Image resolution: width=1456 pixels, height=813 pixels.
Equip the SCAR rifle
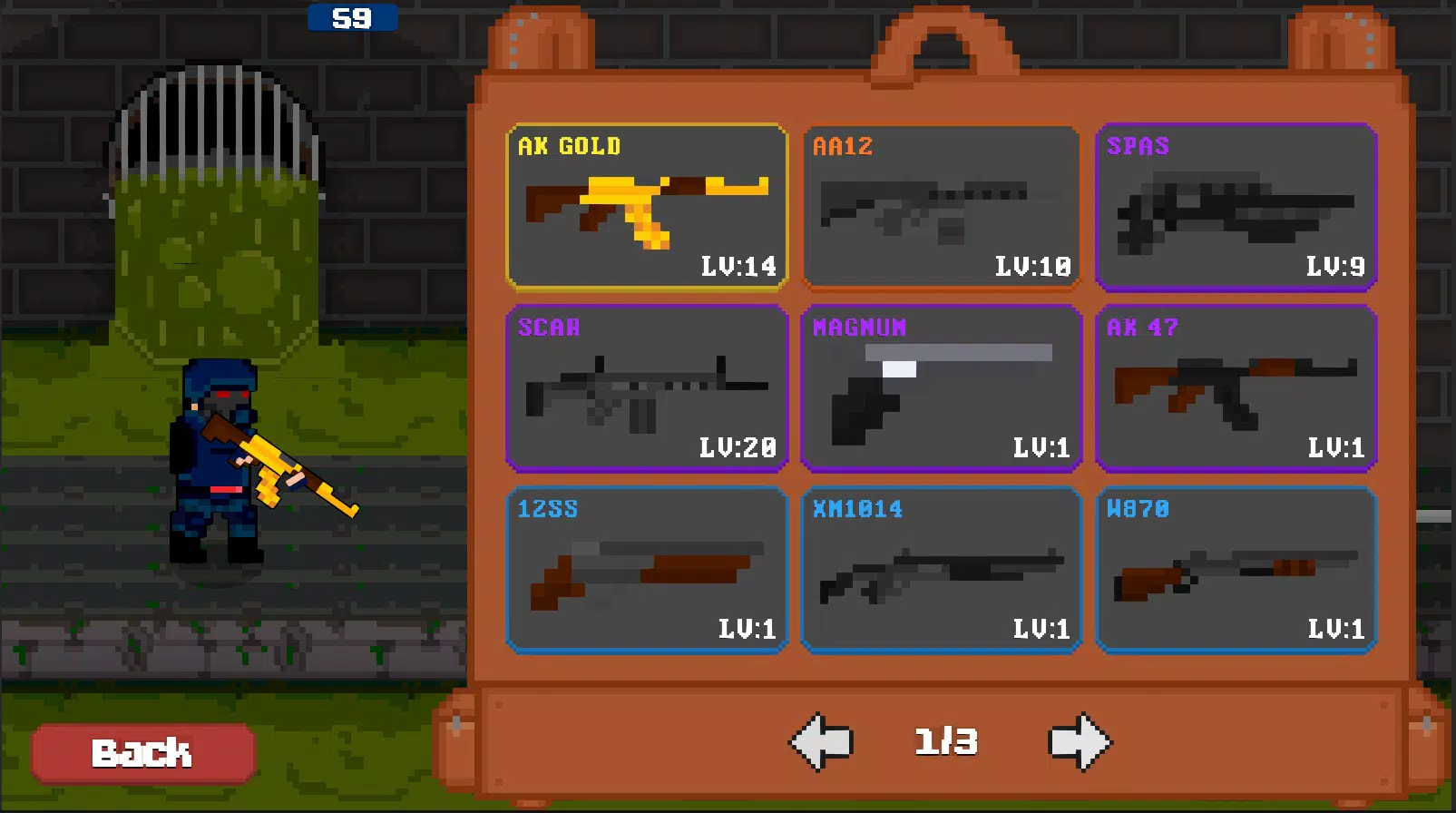pyautogui.click(x=646, y=388)
